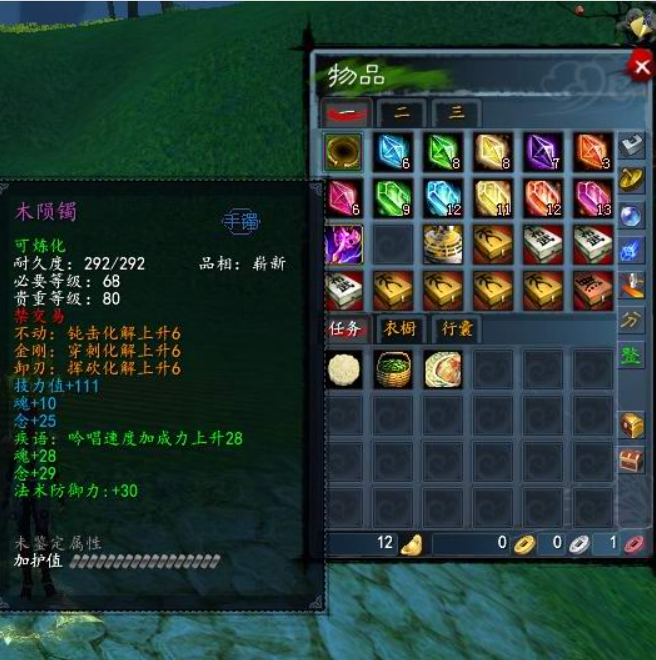Select the blue crystal stack of 6

(393, 151)
